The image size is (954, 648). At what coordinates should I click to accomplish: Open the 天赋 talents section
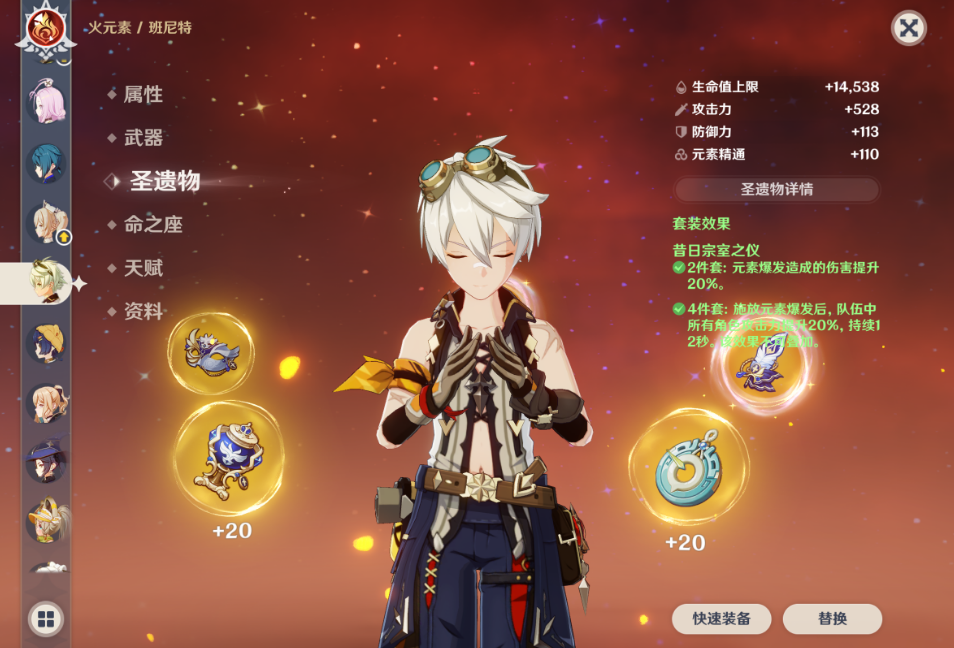(x=142, y=268)
